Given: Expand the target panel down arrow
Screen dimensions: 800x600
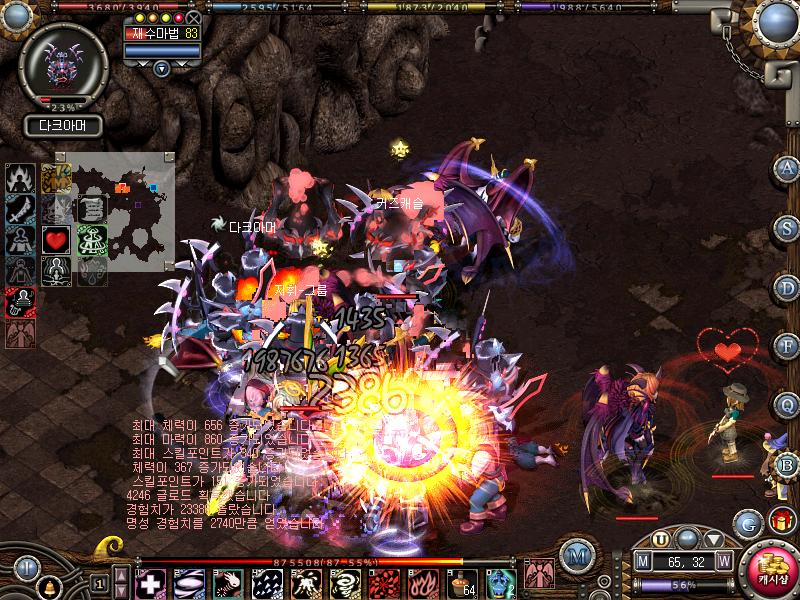Looking at the screenshot, I should click(162, 68).
